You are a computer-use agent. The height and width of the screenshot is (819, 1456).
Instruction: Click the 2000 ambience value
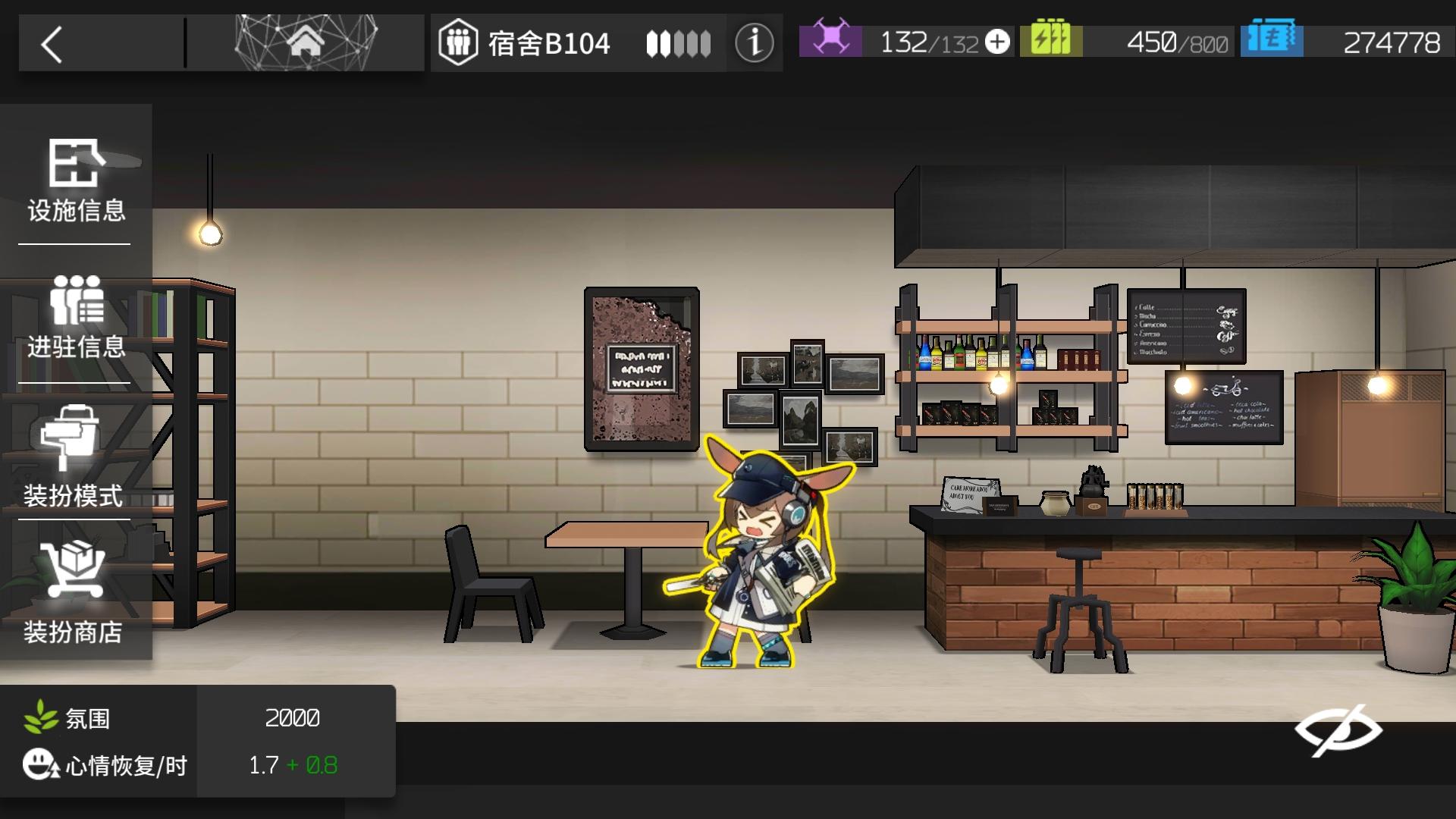coord(293,717)
